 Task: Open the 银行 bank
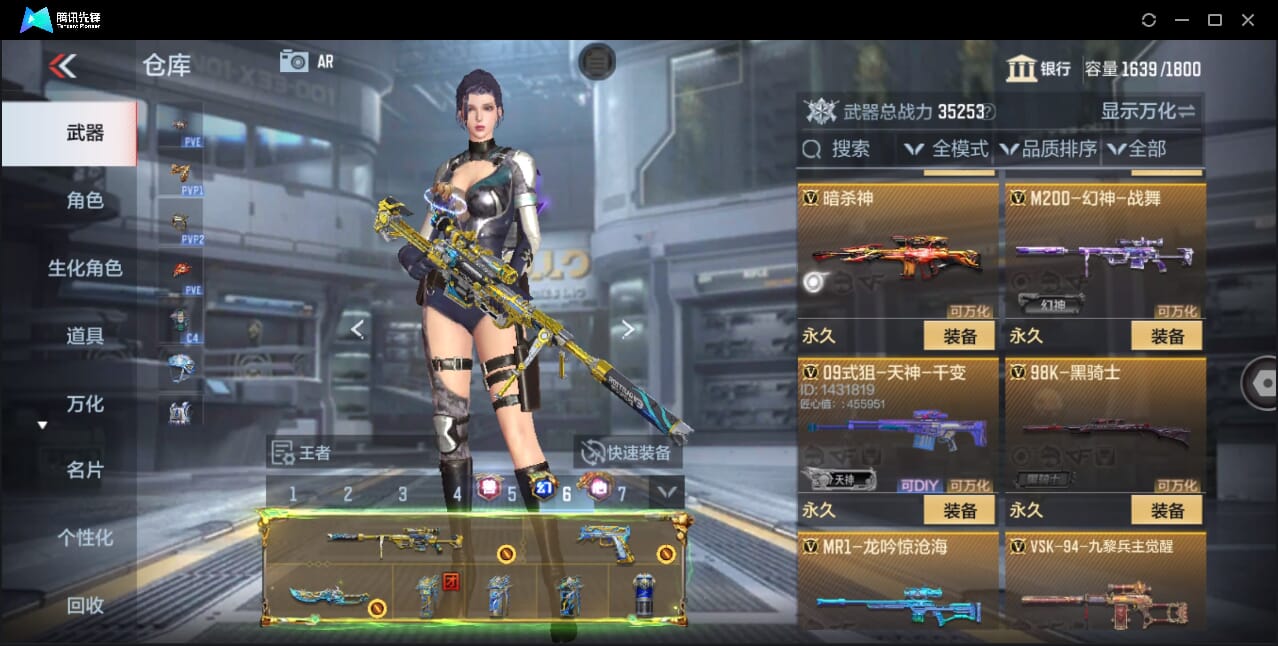coord(1039,69)
